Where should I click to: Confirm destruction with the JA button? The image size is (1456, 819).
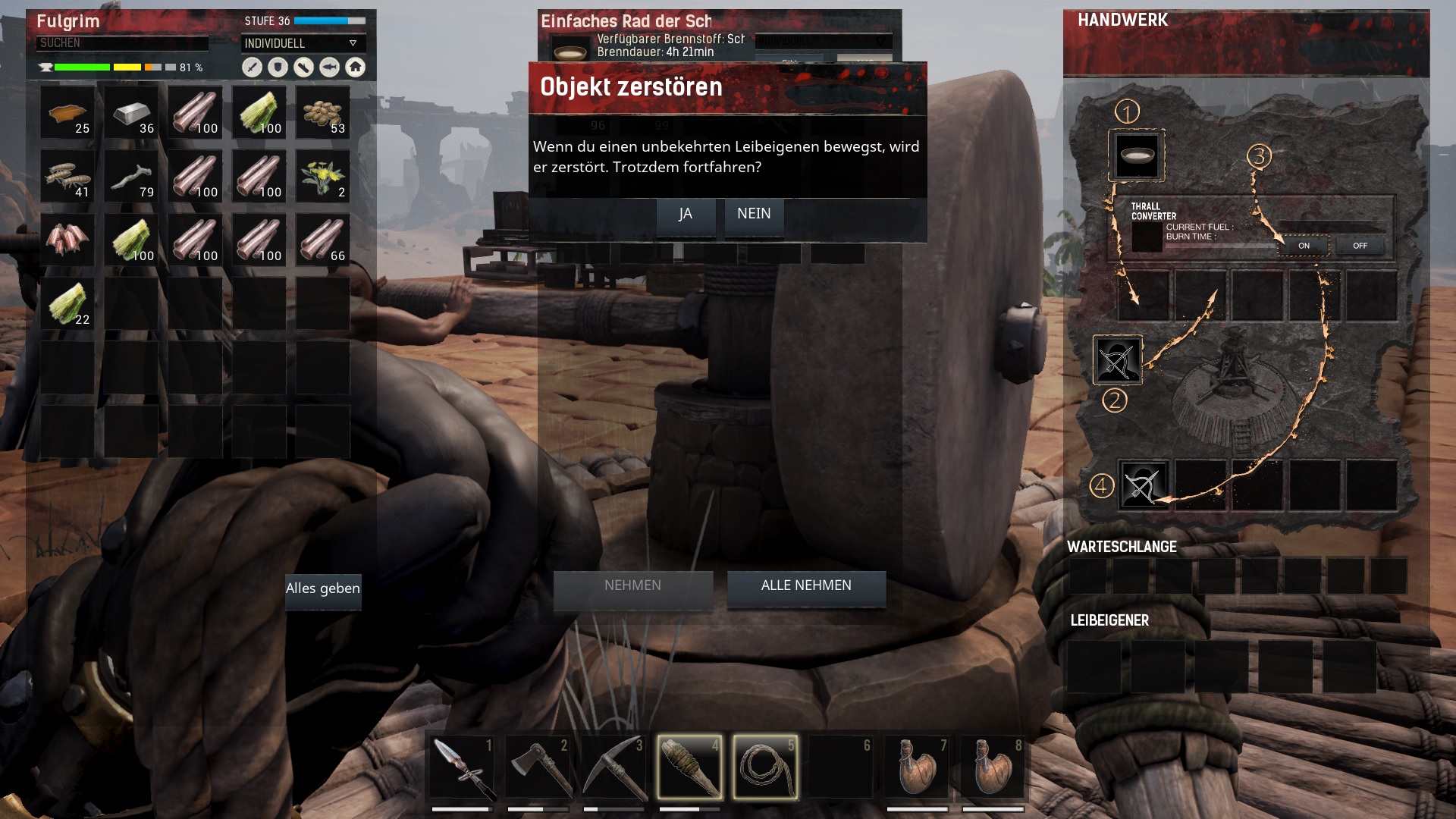coord(686,215)
